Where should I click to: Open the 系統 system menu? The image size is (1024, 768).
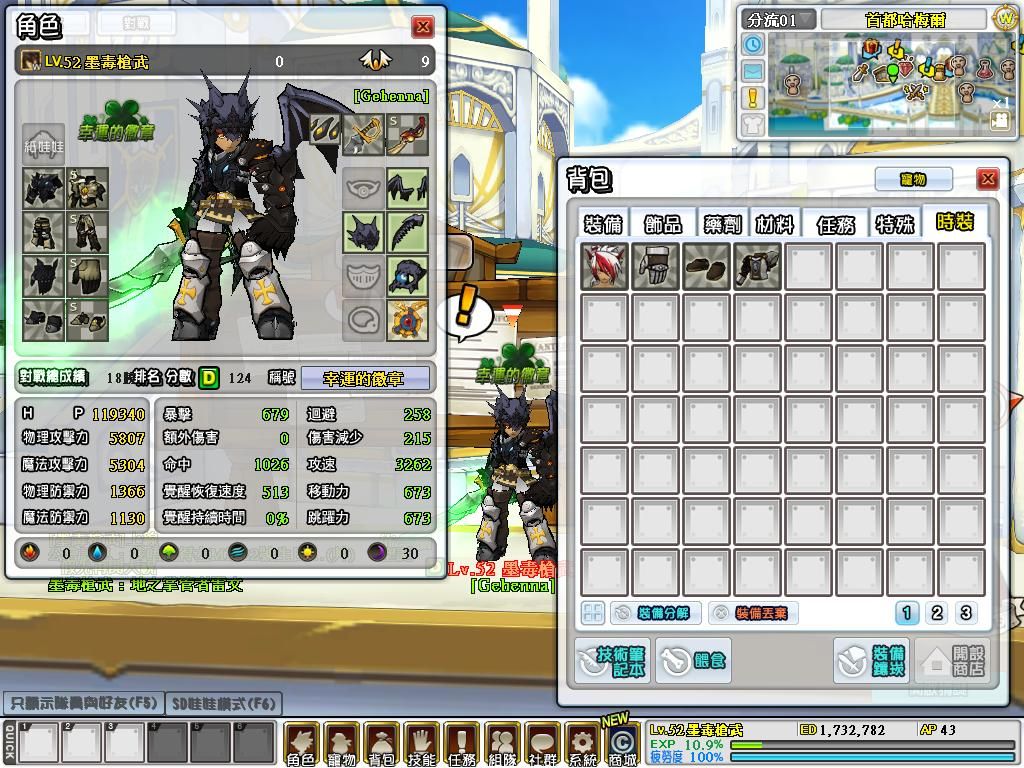[582, 744]
